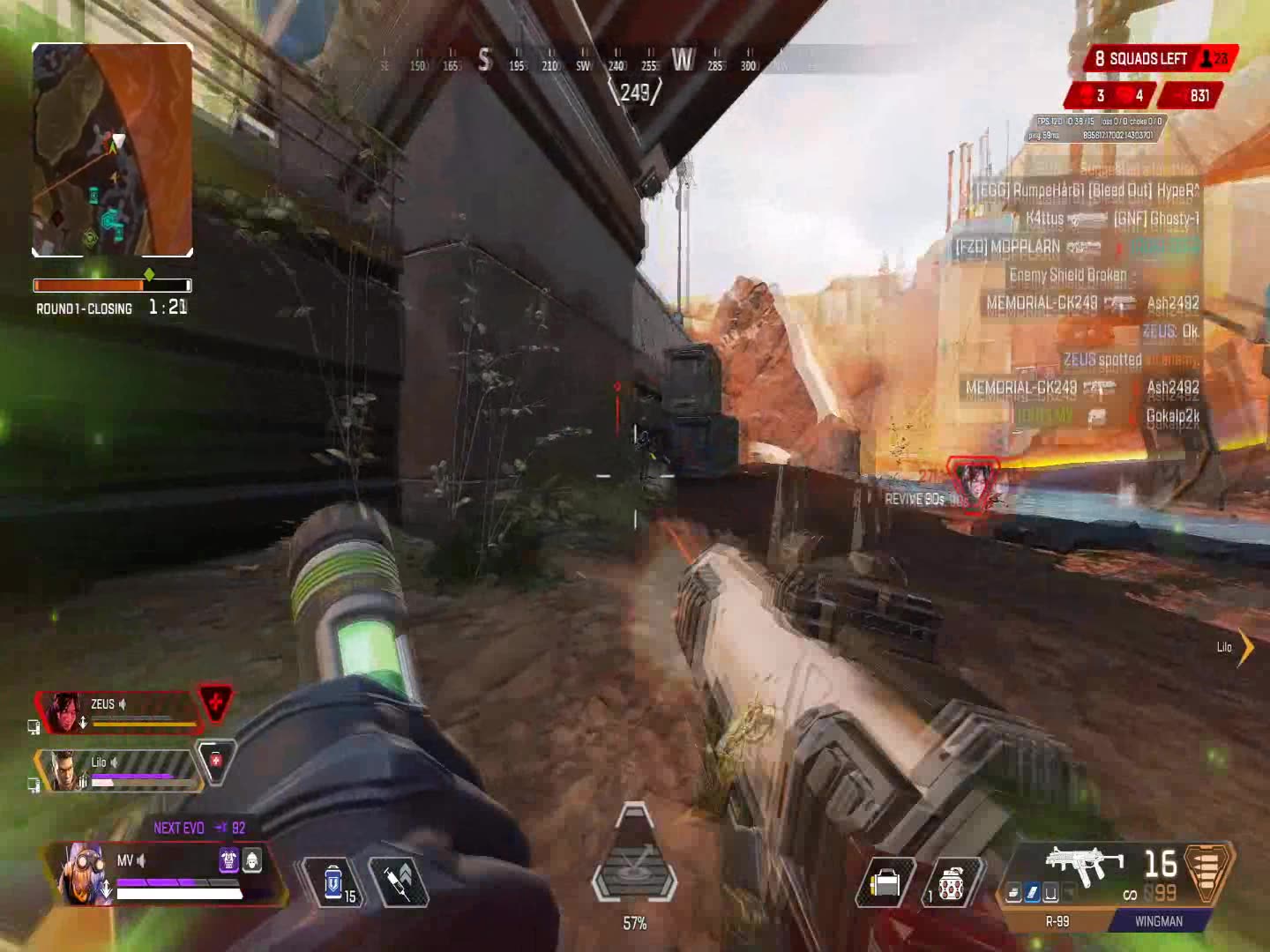
Task: Mute your own mic icon next to MV
Action: click(x=139, y=860)
